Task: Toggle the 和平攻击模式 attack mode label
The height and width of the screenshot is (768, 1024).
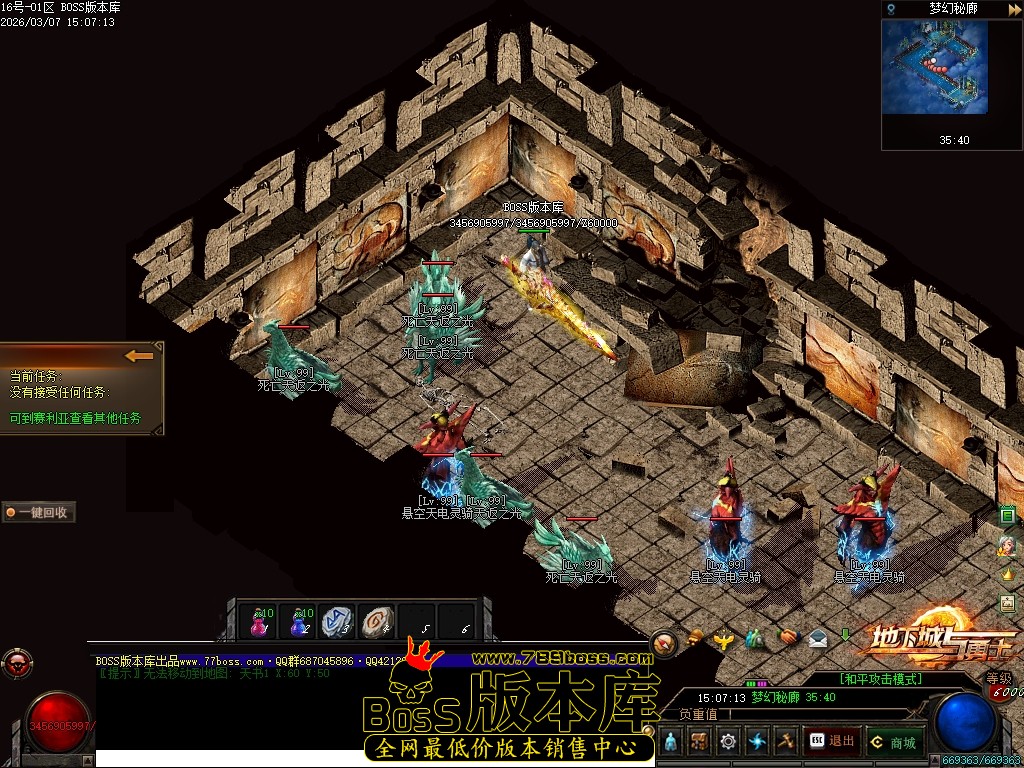Action: pos(881,679)
